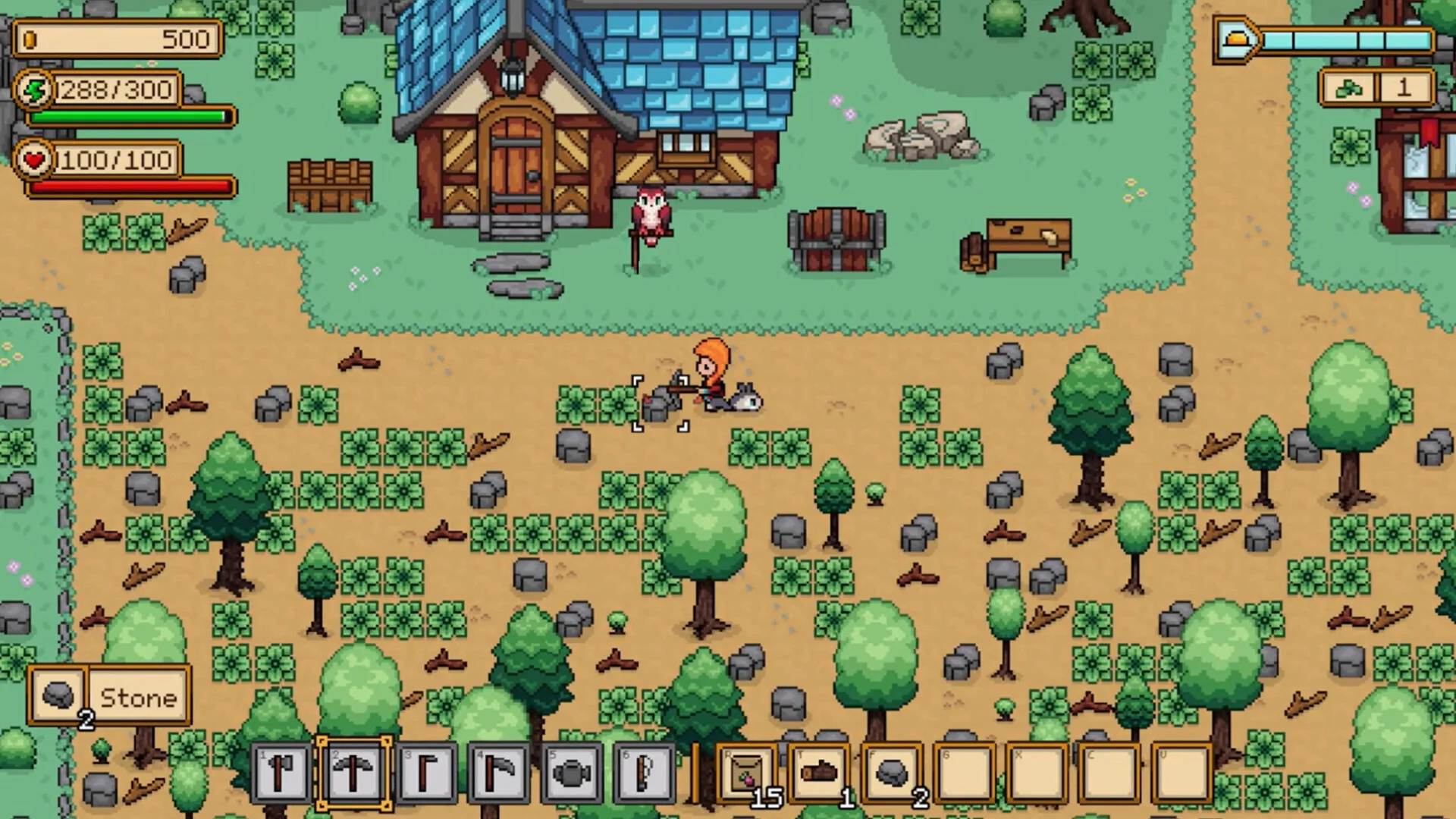Image resolution: width=1456 pixels, height=819 pixels.
Task: Select the stone item in the hotbar
Action: (x=893, y=773)
